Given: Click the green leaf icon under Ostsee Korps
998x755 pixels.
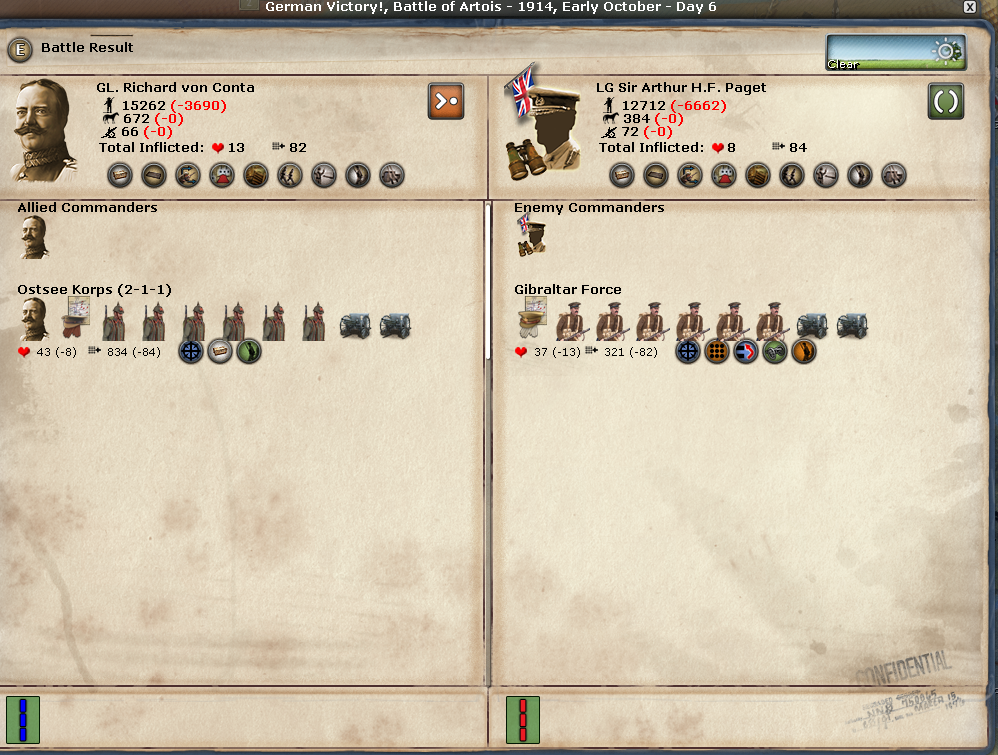Looking at the screenshot, I should coord(249,352).
